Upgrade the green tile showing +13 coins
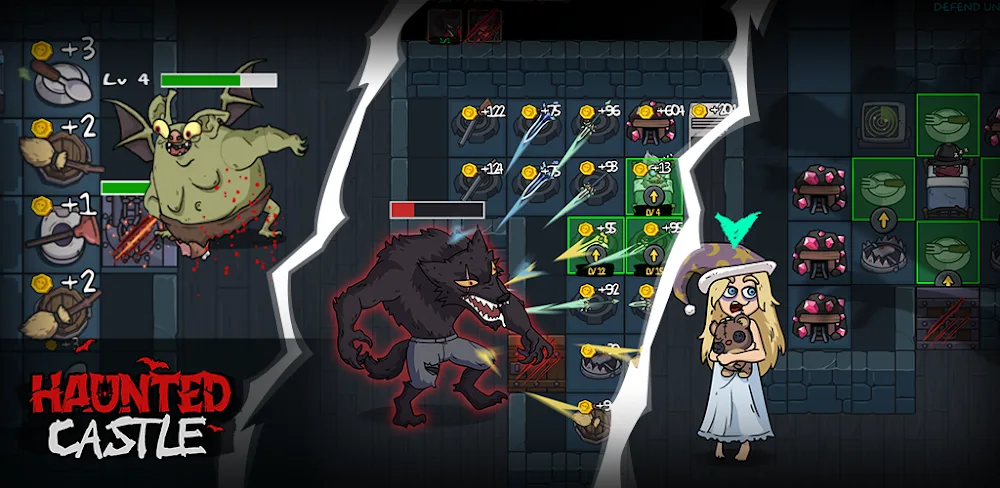The image size is (1000, 488). (x=652, y=186)
